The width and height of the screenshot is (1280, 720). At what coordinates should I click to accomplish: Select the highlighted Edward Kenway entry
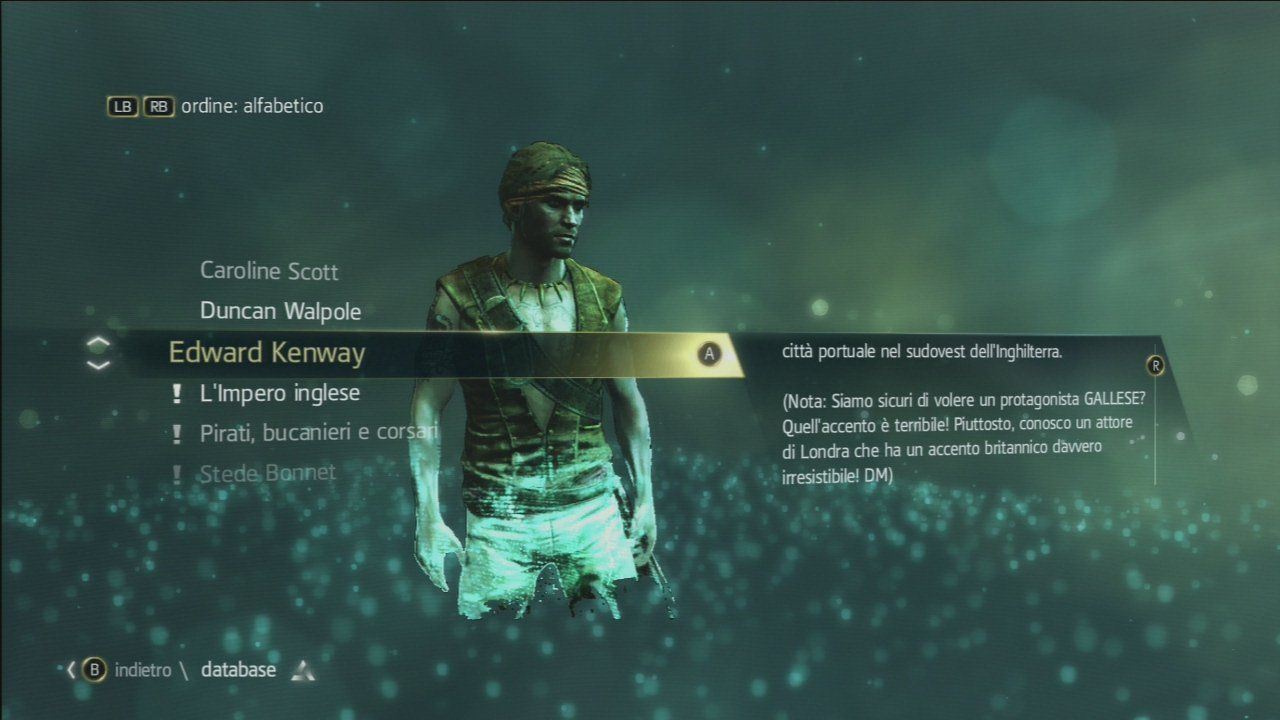click(268, 353)
